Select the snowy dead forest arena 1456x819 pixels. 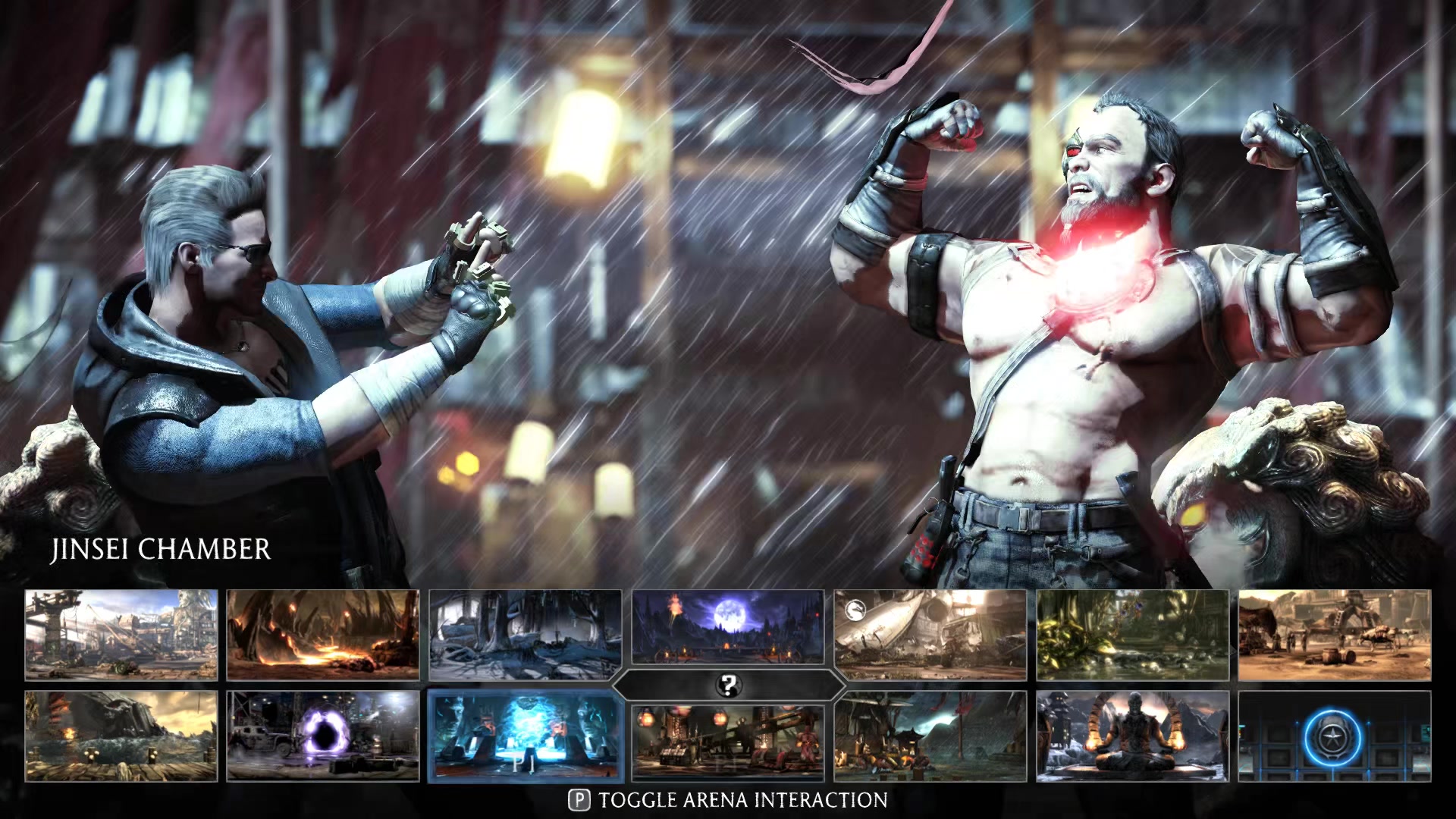525,635
